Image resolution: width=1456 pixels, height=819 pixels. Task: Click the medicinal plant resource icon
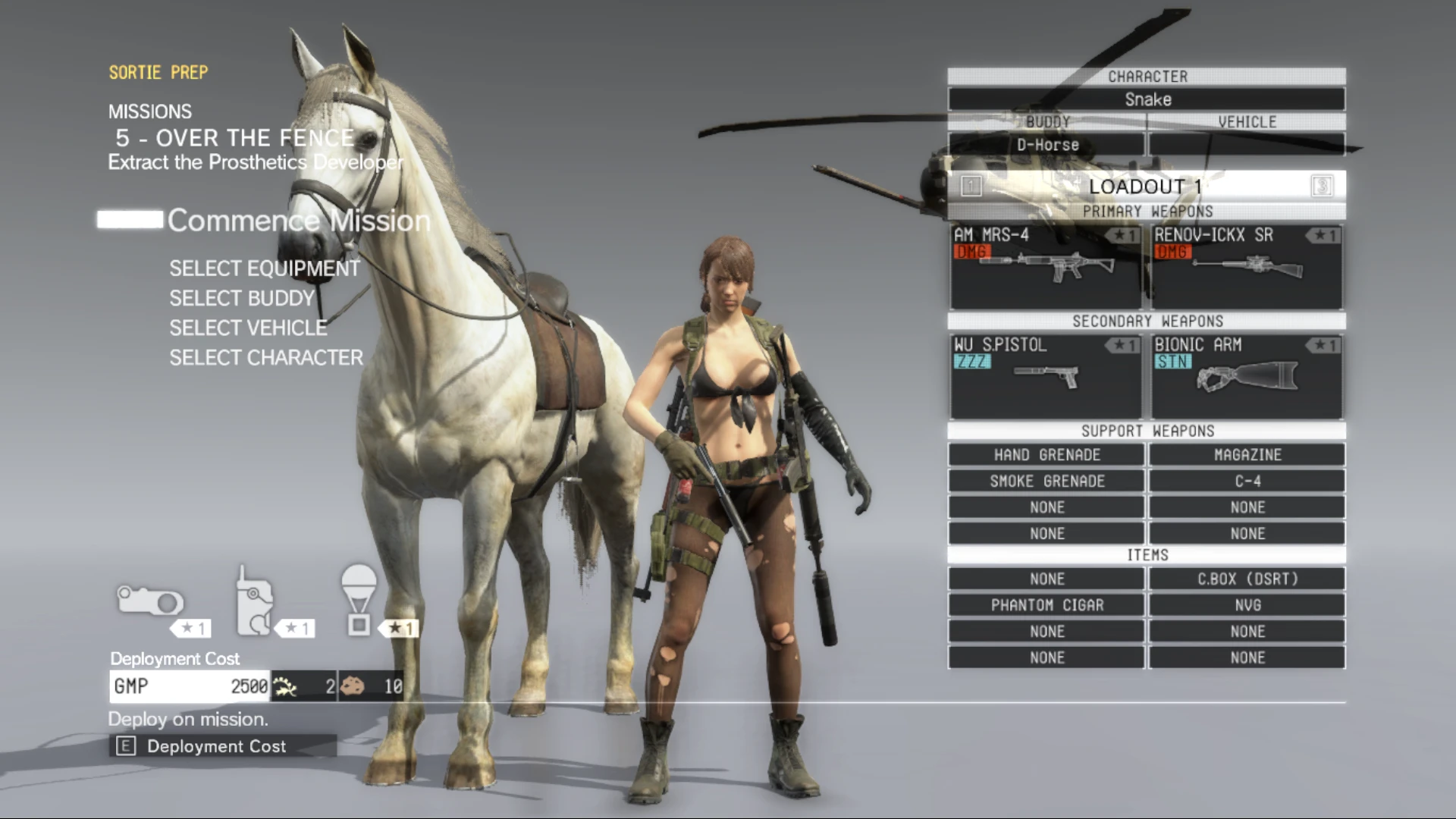283,686
